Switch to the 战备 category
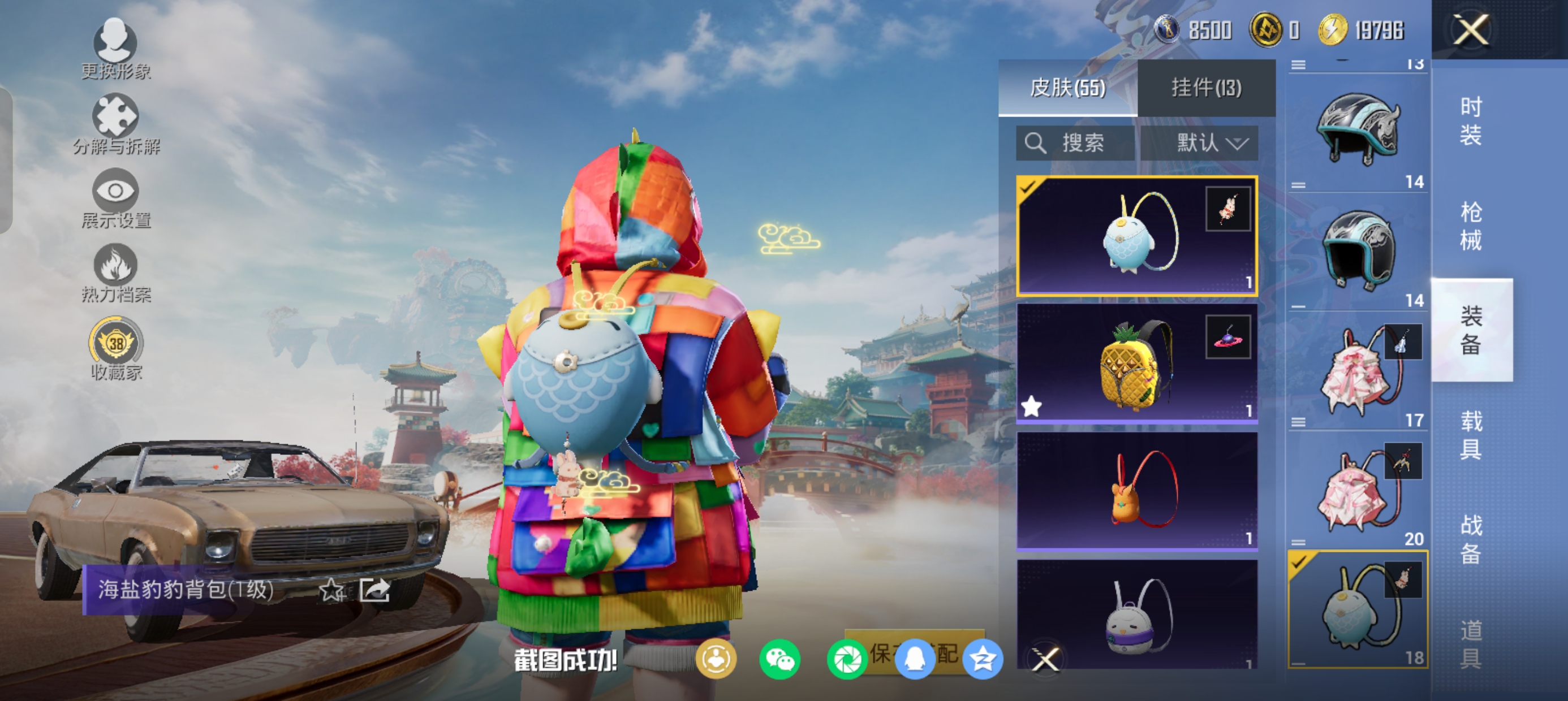 [x=1471, y=539]
